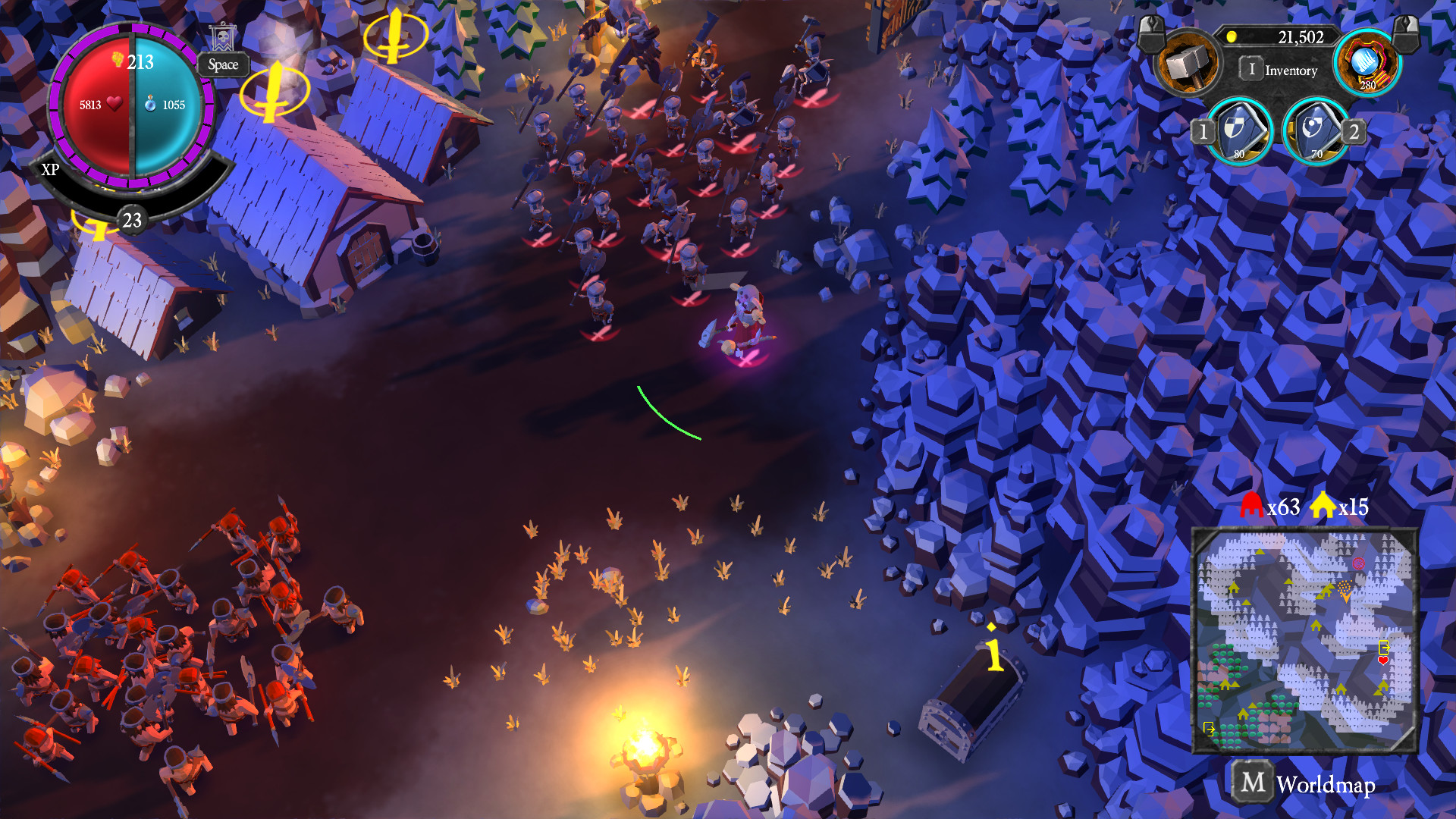Click the gold coin icon beside 21,502
Screen dimensions: 1456x819
click(x=1232, y=36)
